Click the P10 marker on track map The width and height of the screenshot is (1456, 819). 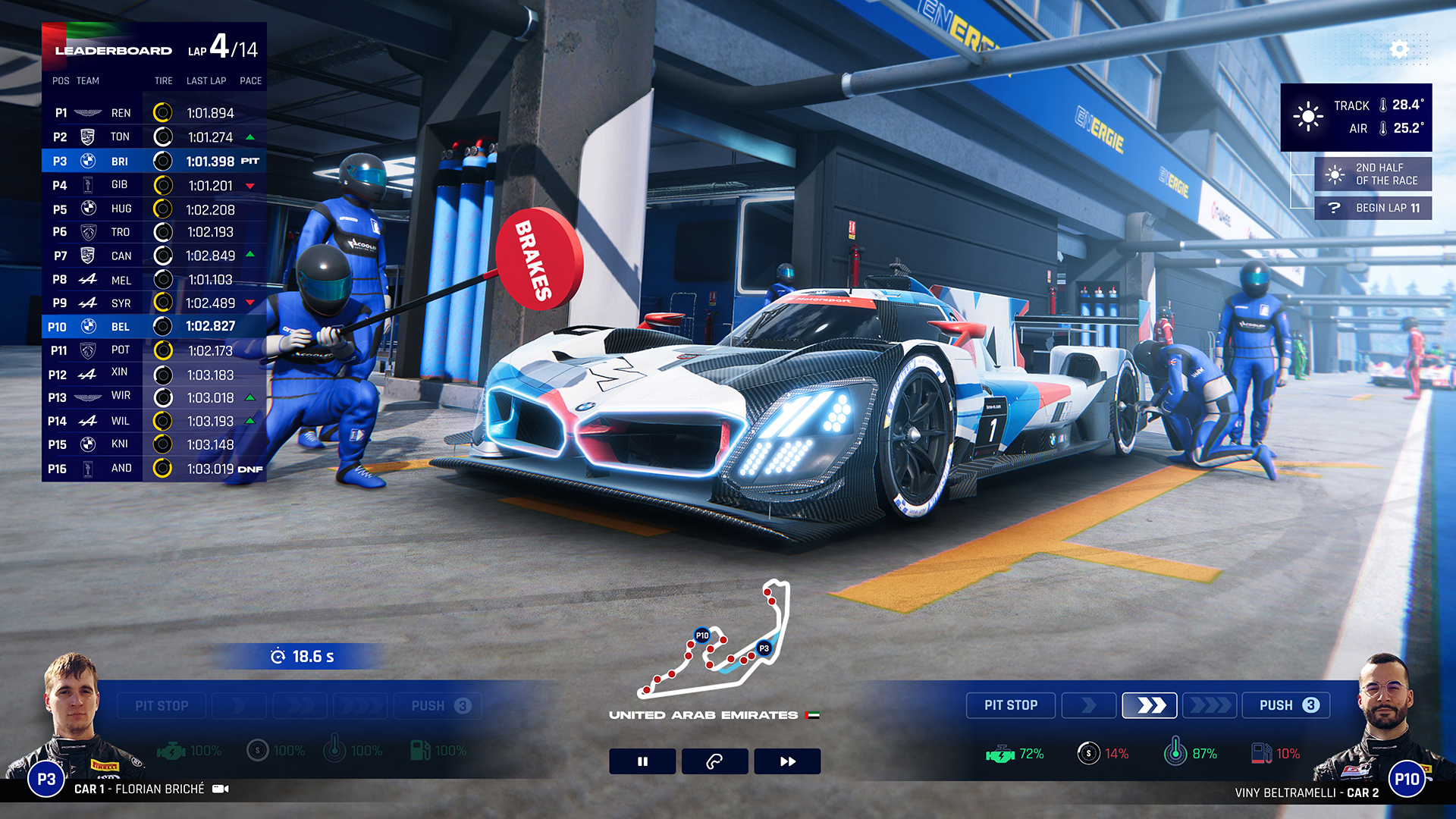(702, 635)
